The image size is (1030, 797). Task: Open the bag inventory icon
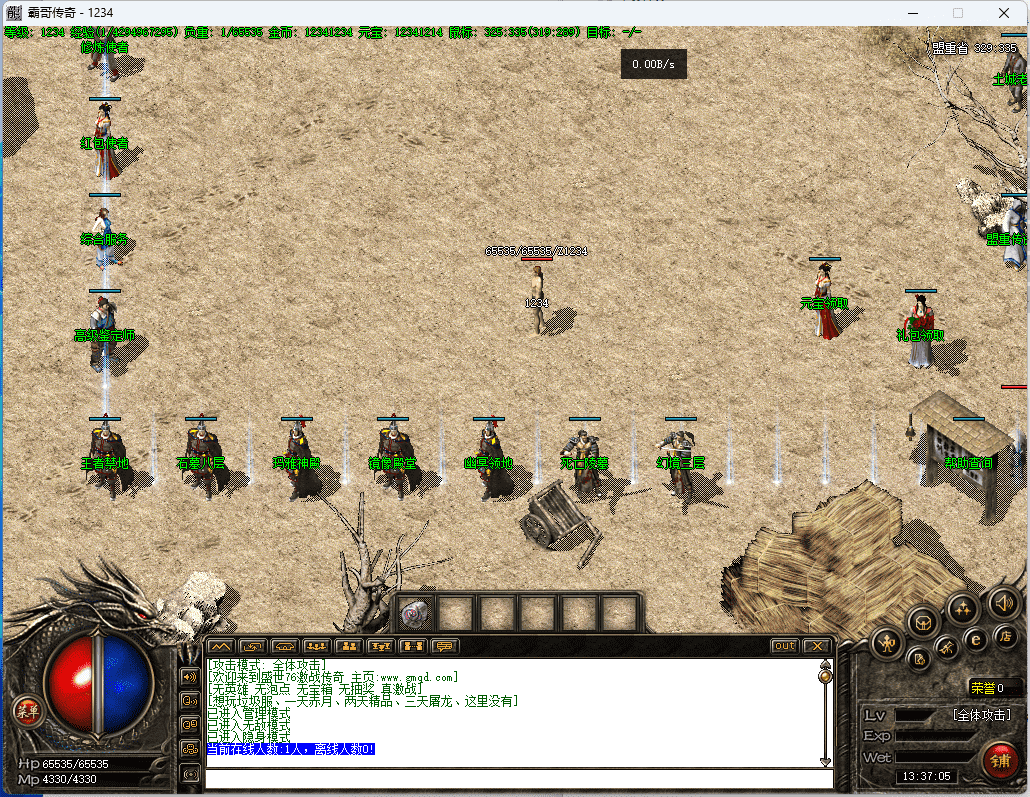click(x=924, y=622)
